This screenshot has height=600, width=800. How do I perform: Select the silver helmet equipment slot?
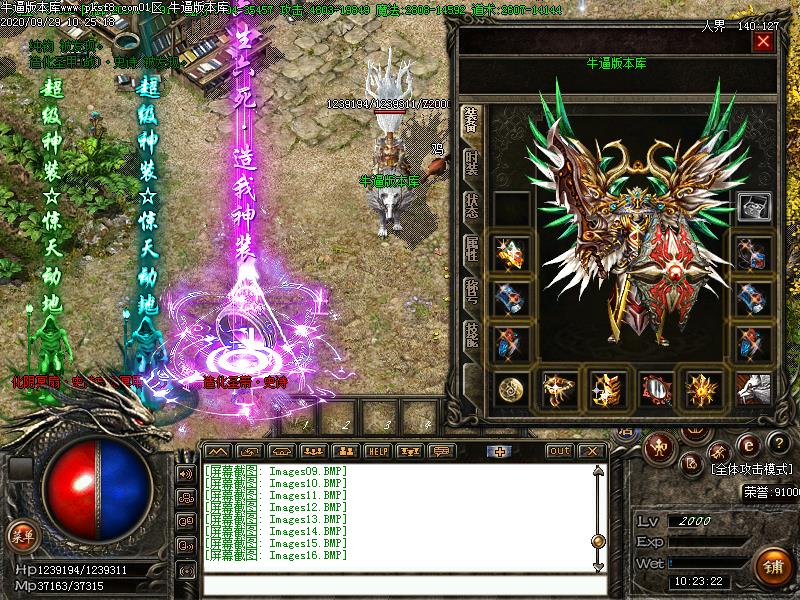pyautogui.click(x=752, y=207)
